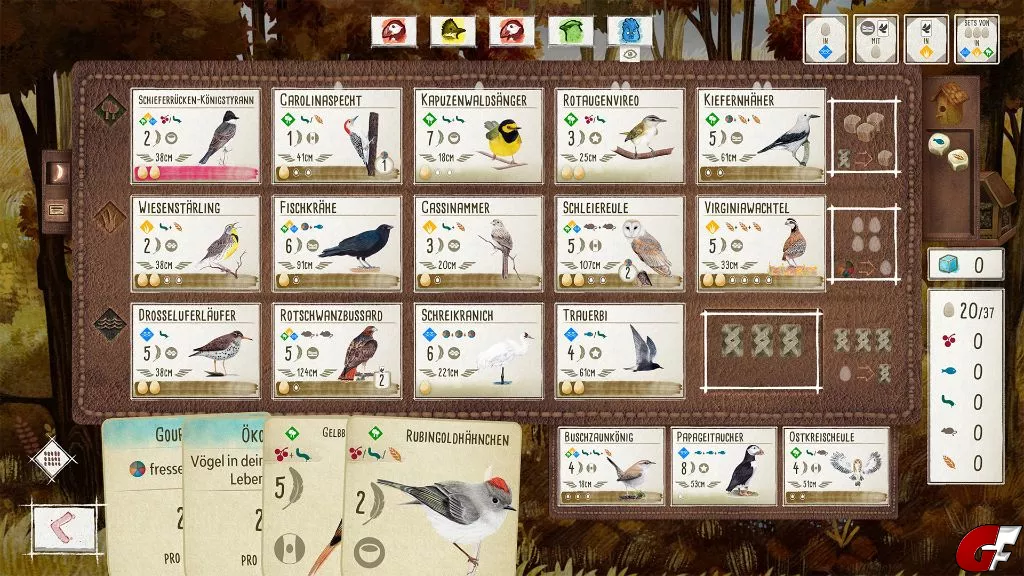Select the blue player avatar tab

pyautogui.click(x=629, y=31)
